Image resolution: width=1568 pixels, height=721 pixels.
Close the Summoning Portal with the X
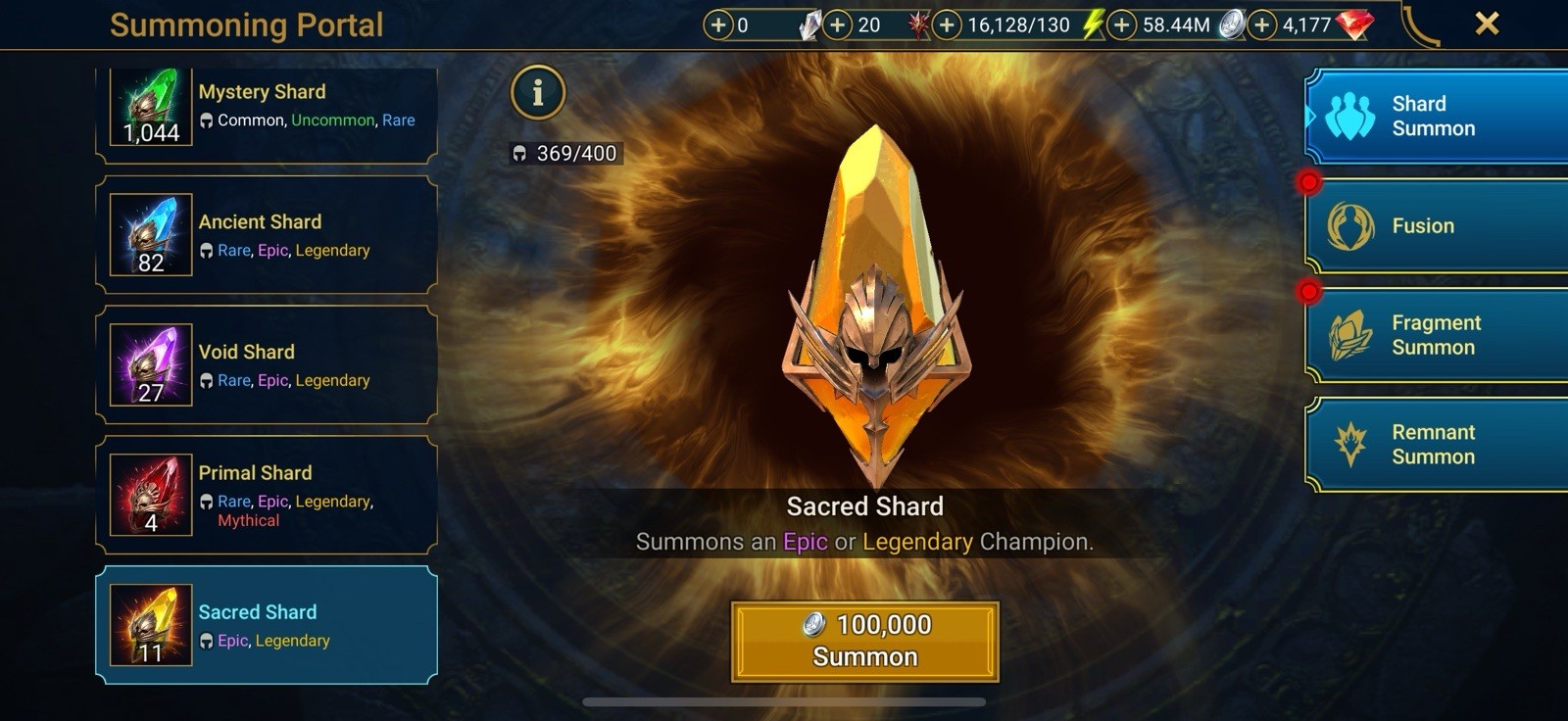coord(1487,24)
